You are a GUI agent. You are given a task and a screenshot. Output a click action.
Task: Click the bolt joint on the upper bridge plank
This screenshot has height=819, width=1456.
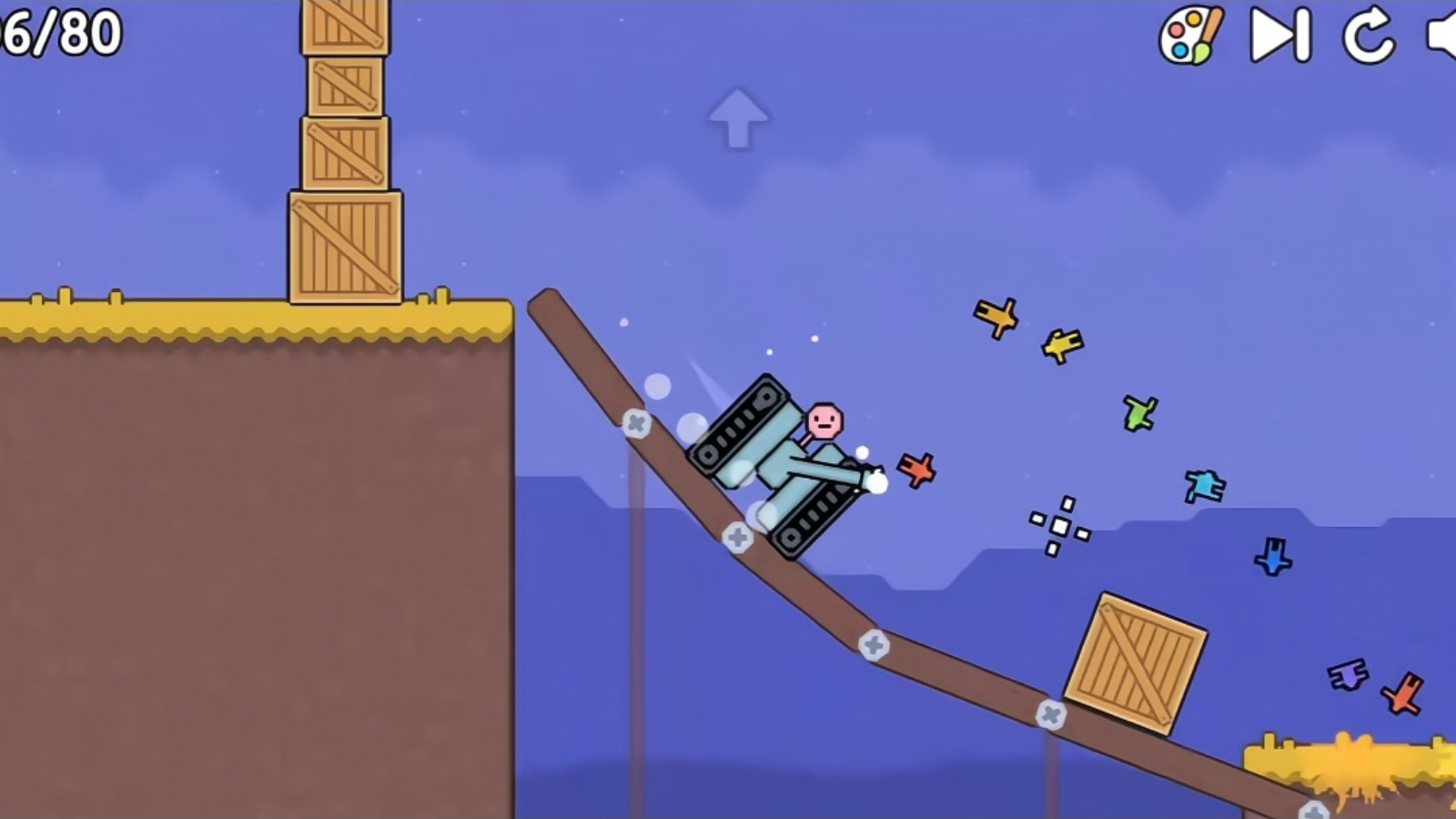[637, 422]
